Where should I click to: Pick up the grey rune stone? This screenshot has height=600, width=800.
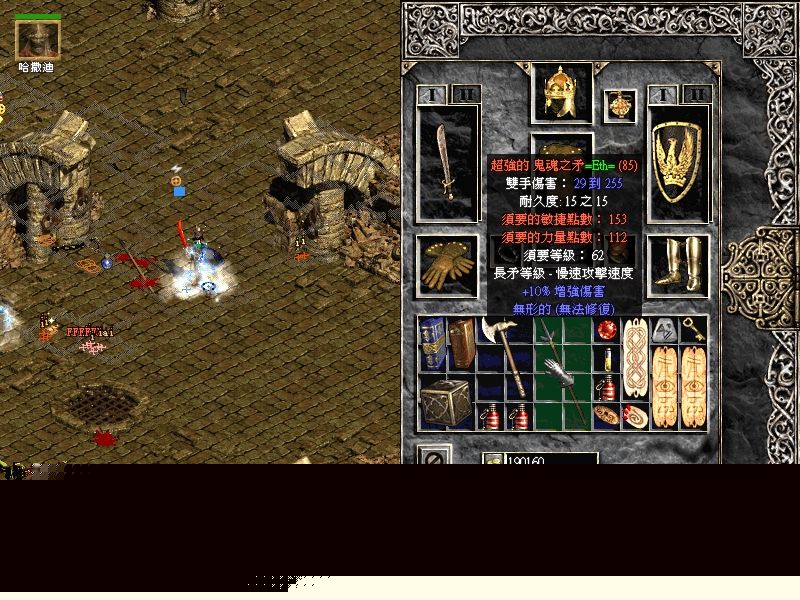[664, 330]
